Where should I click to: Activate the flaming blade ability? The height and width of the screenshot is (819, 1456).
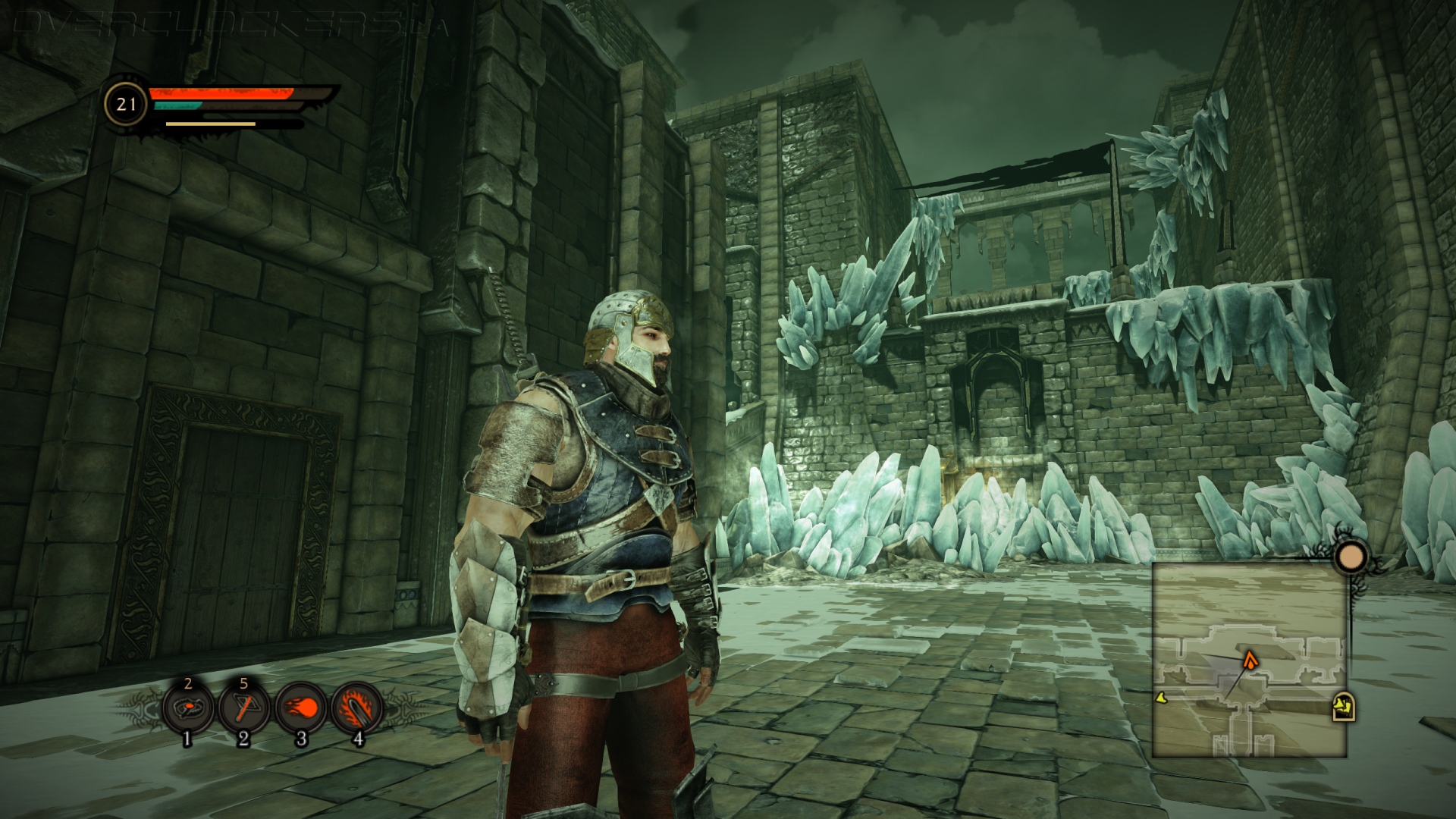point(356,709)
